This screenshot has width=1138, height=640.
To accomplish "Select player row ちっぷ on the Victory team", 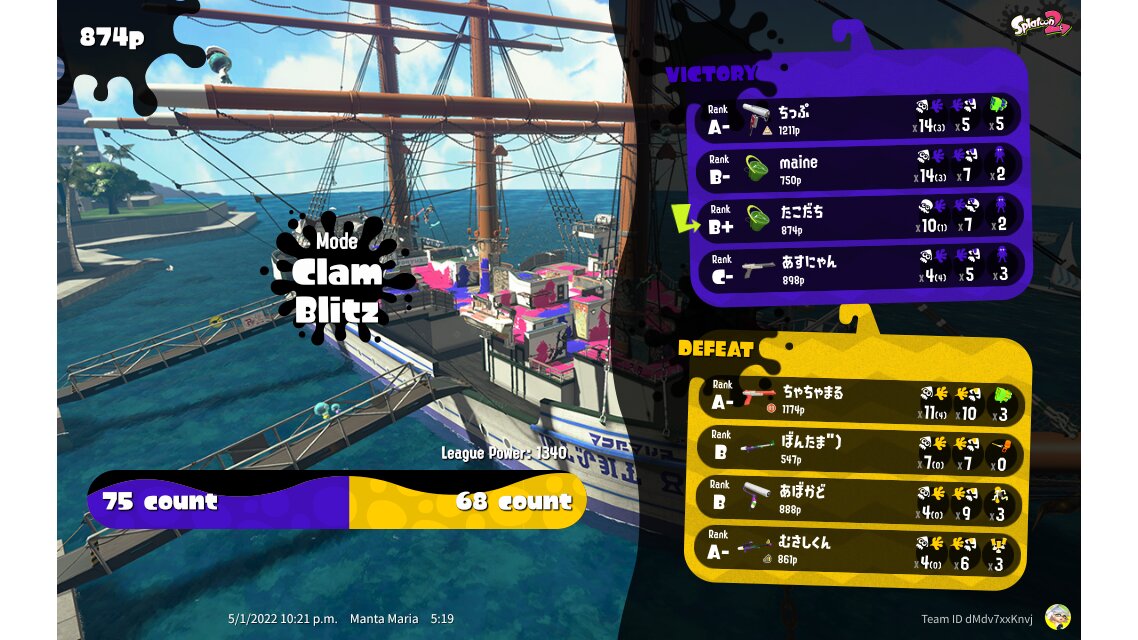I will pos(860,118).
